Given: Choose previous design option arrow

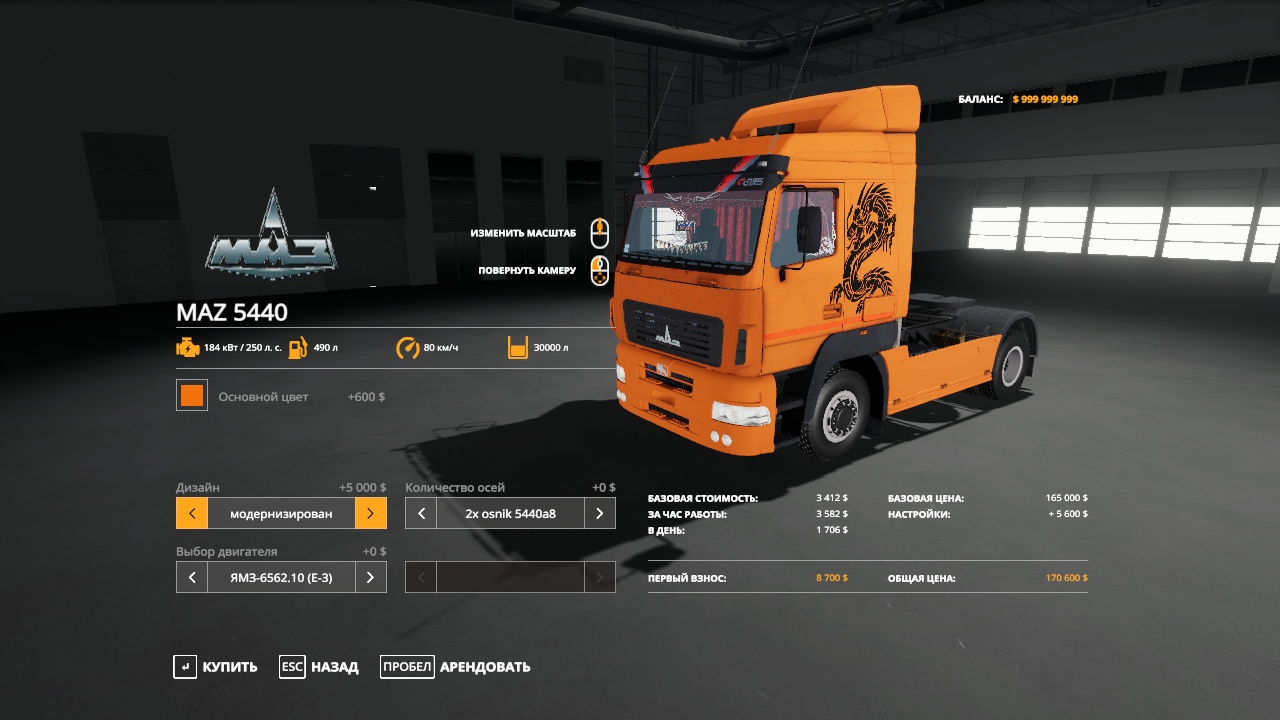Looking at the screenshot, I should [192, 514].
